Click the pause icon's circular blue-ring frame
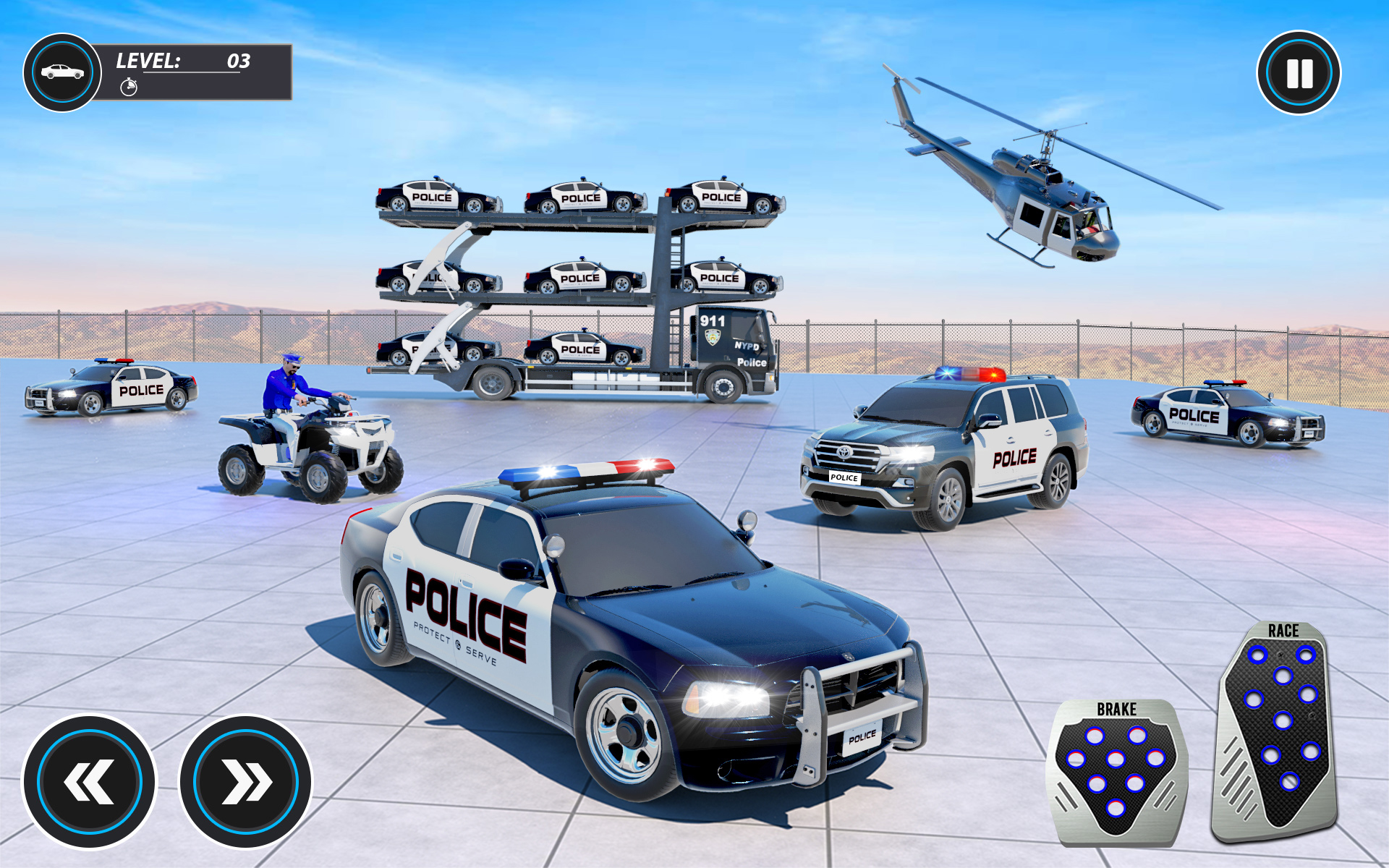This screenshot has height=868, width=1389. tap(1299, 72)
